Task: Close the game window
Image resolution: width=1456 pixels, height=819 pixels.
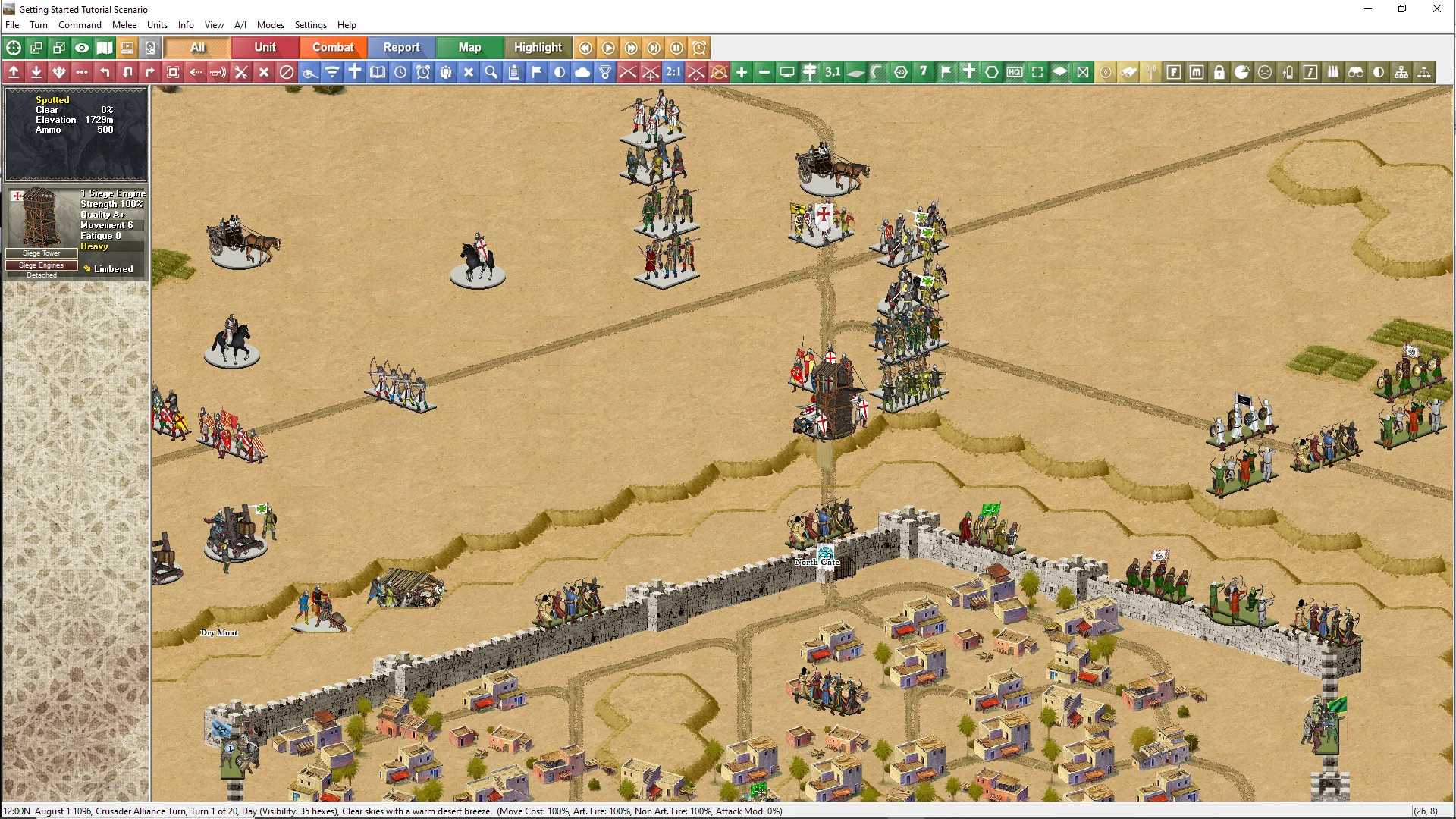Action: coord(1436,9)
